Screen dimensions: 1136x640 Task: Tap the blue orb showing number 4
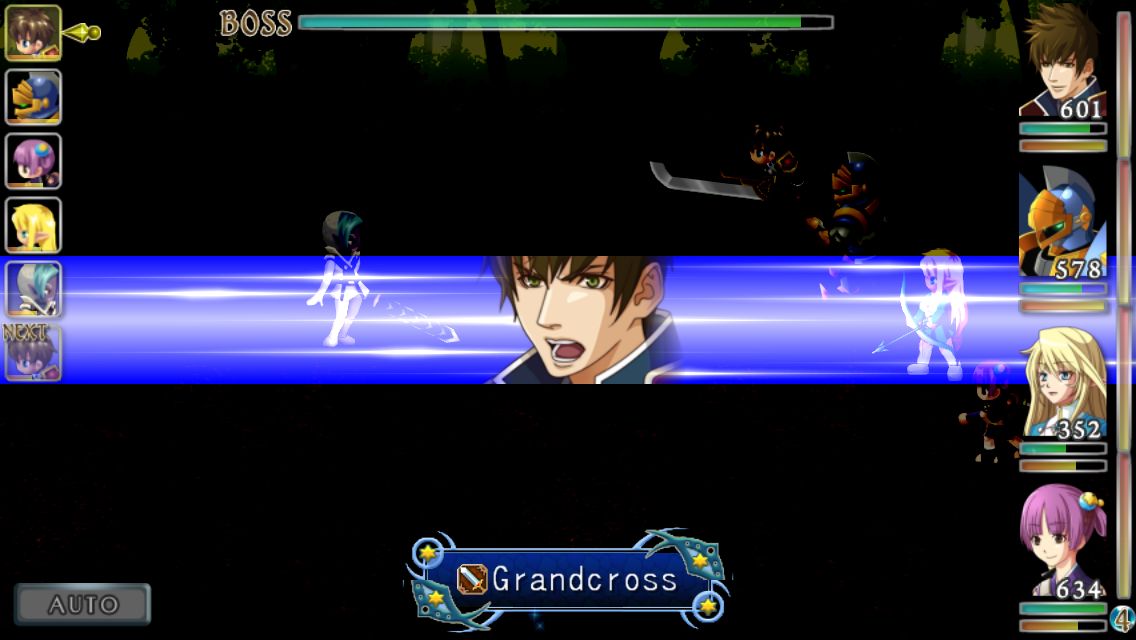tap(1122, 619)
